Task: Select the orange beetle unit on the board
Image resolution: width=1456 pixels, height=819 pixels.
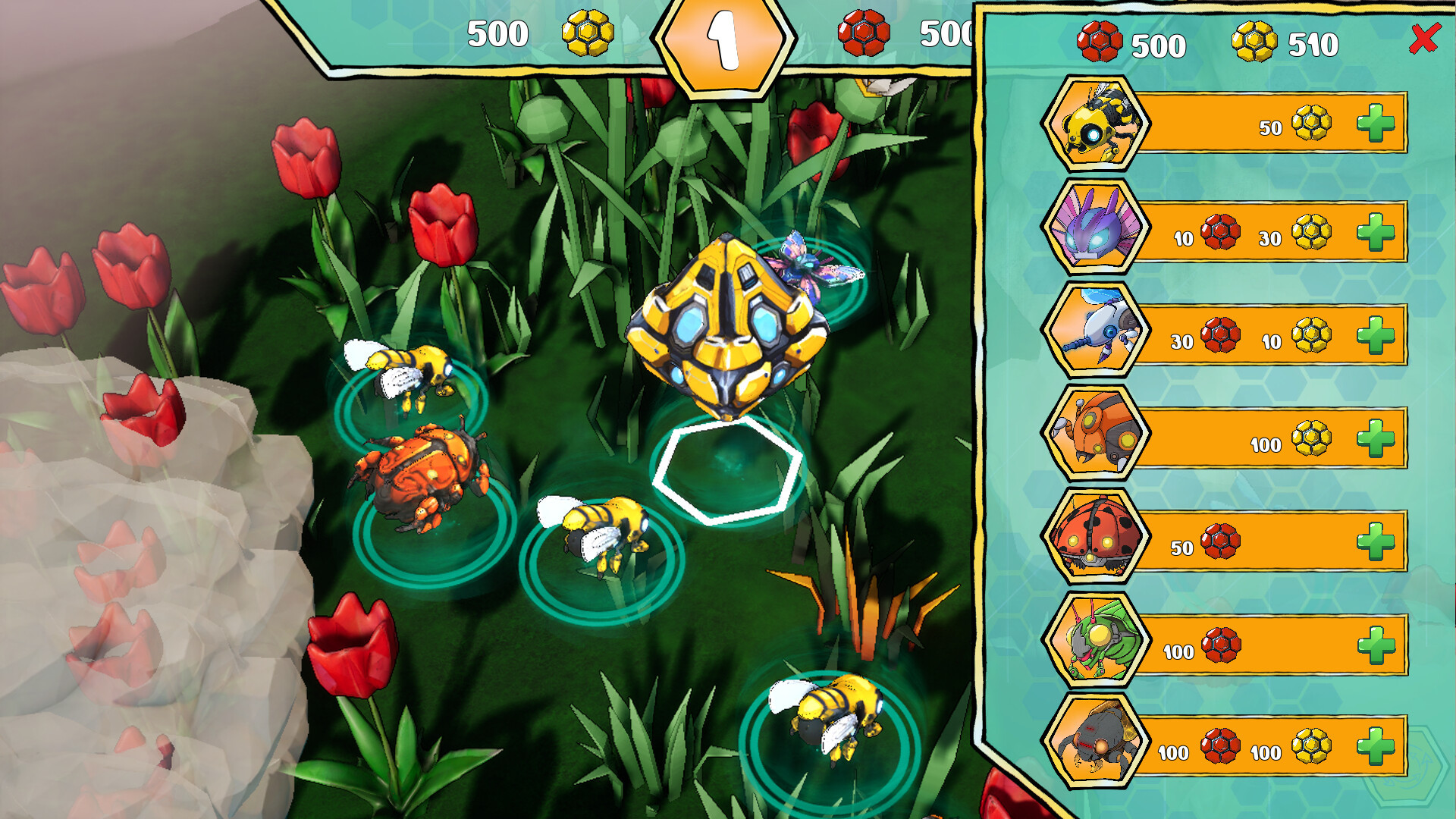Action: (x=422, y=475)
